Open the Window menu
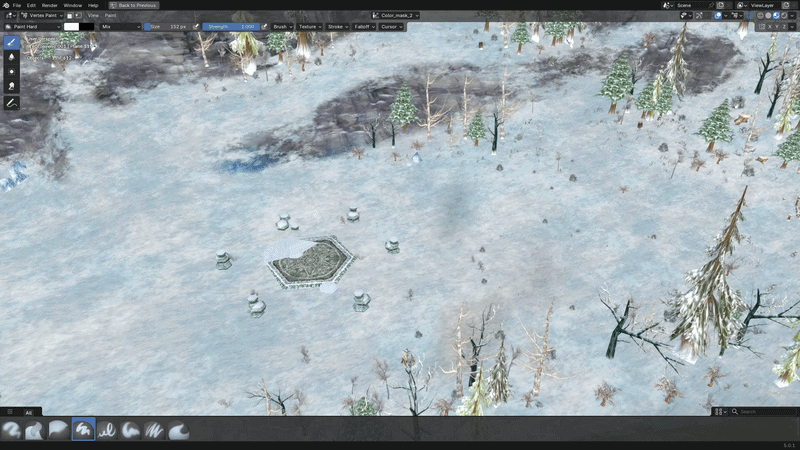 [72, 5]
